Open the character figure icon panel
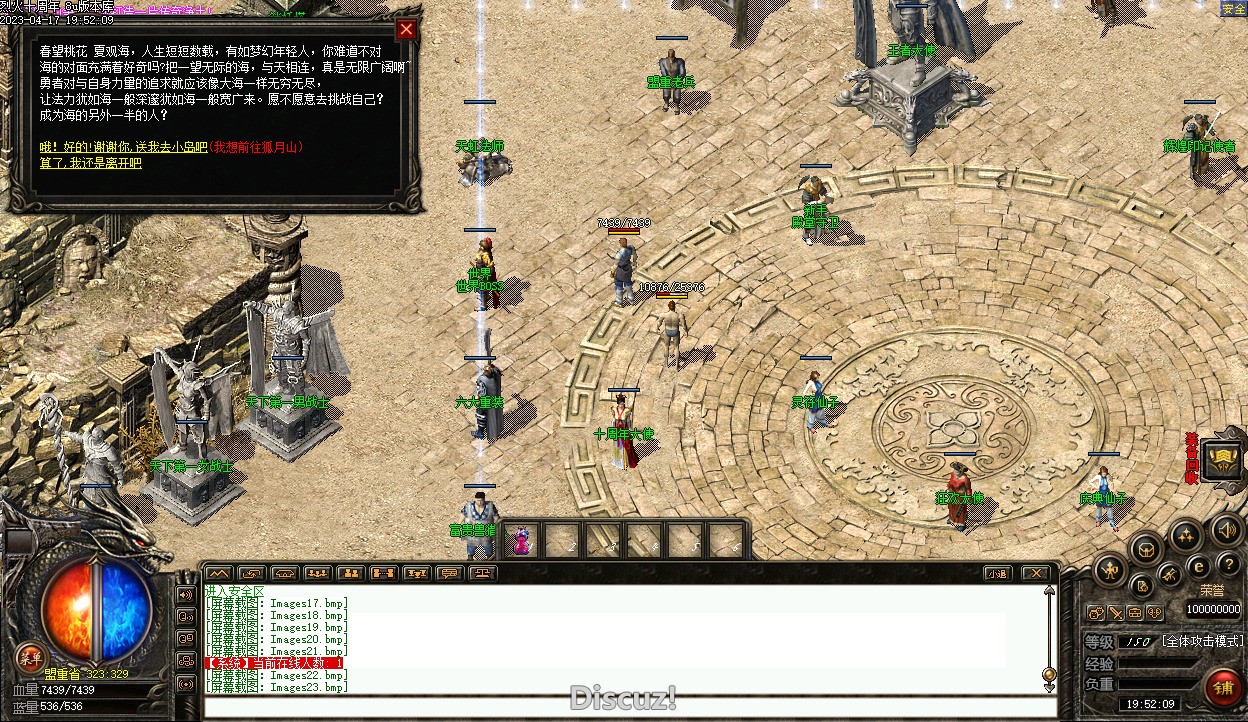 (x=1110, y=570)
